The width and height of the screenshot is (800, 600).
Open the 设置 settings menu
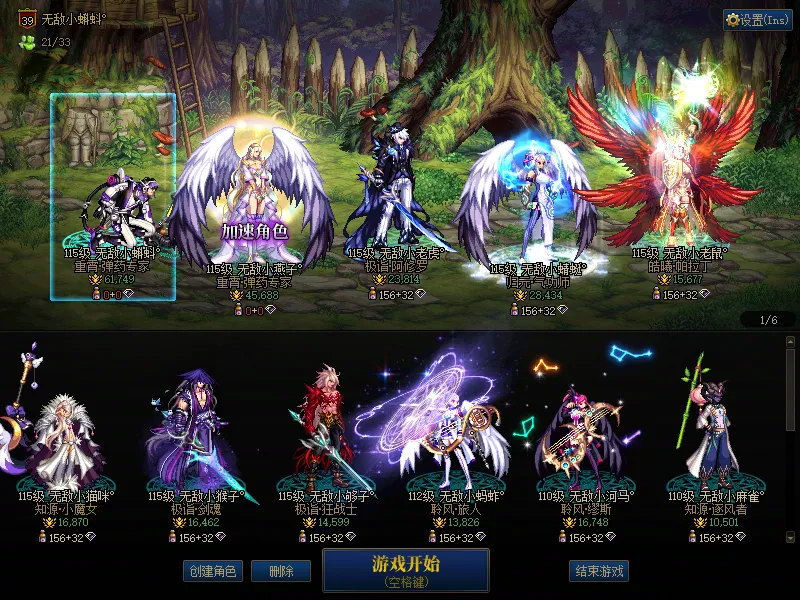pyautogui.click(x=757, y=20)
